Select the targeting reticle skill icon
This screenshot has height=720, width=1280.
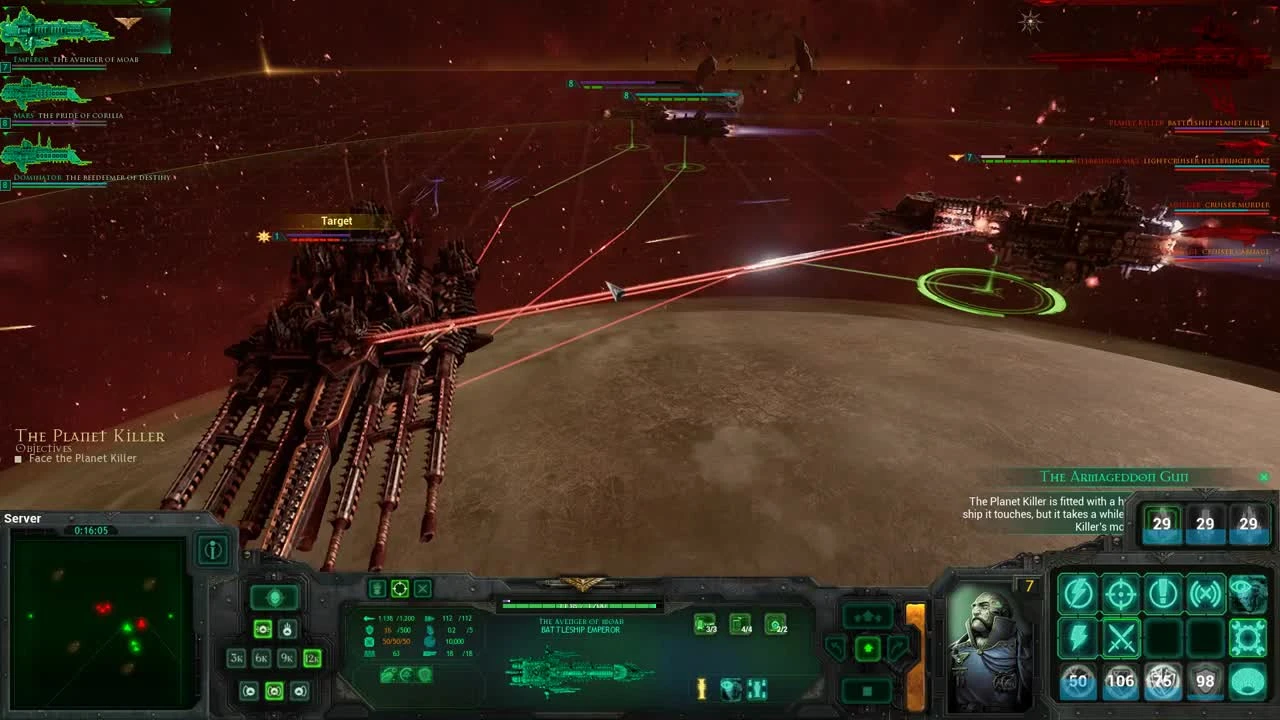tap(1119, 593)
